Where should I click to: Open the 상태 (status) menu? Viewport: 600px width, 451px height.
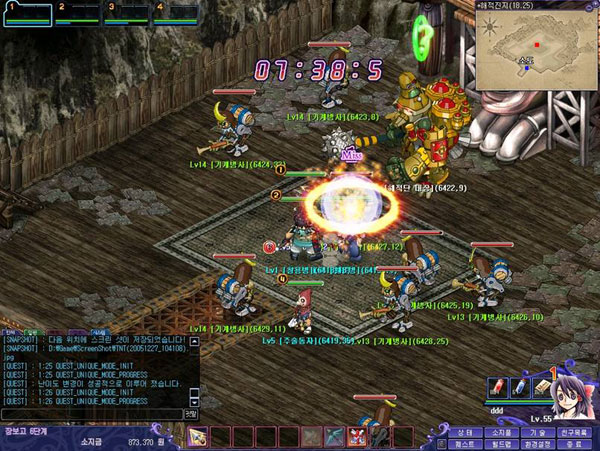pyautogui.click(x=463, y=430)
